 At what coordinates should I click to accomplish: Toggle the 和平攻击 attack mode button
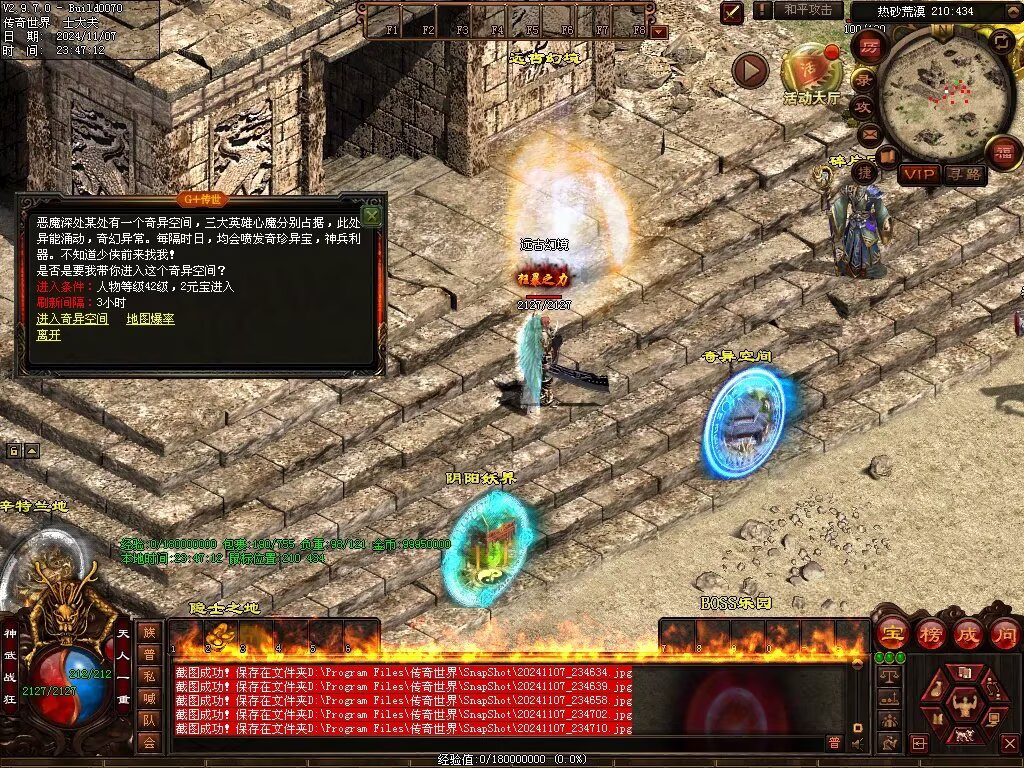pos(807,10)
